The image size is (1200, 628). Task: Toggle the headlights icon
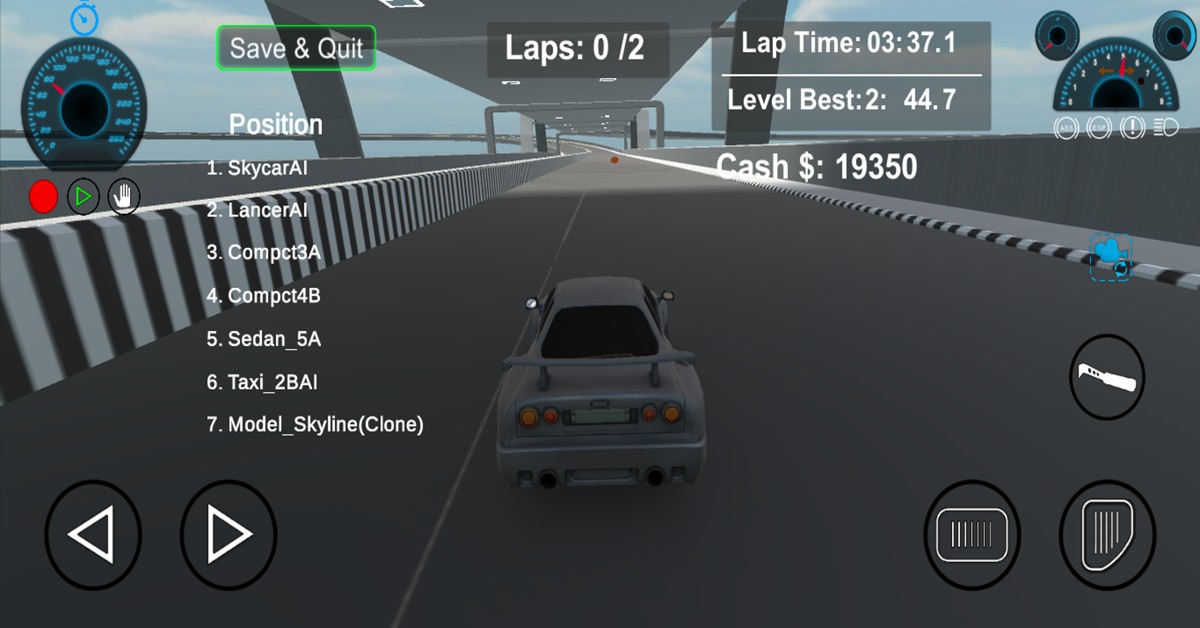(x=1166, y=128)
